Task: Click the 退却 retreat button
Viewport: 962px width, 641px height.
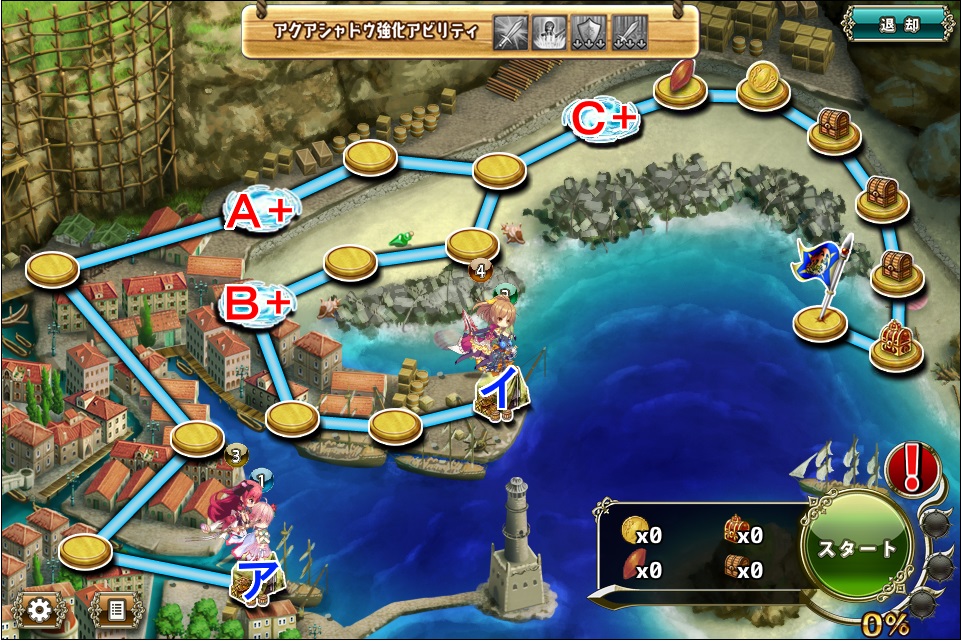Action: (x=898, y=22)
